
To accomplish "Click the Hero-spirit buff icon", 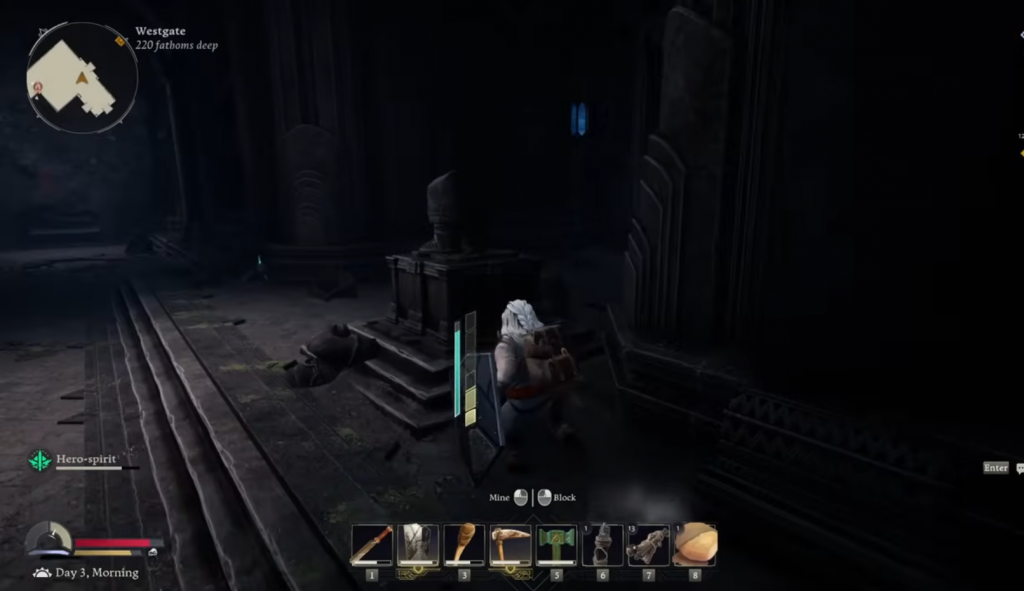I will tap(40, 460).
